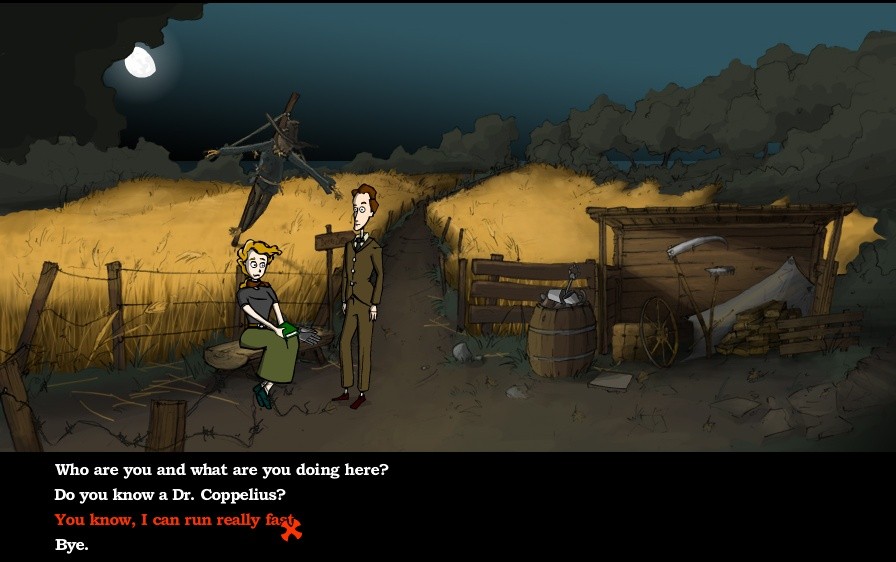The height and width of the screenshot is (562, 896).
Task: Ask who she is and what she's doing
Action: [221, 469]
